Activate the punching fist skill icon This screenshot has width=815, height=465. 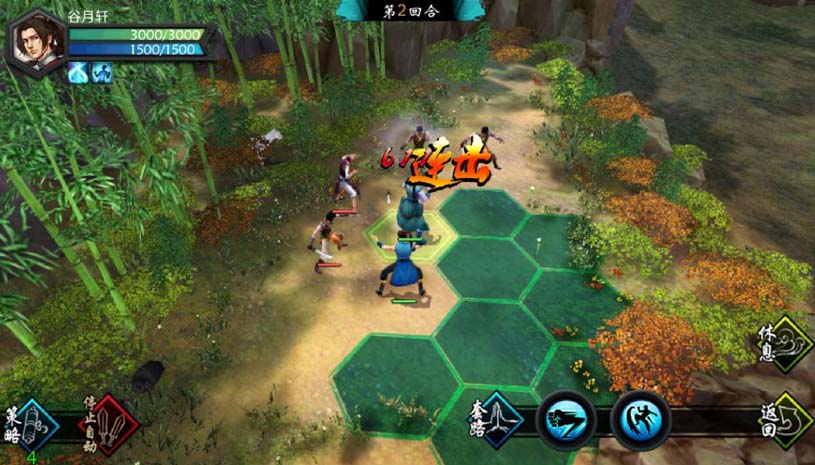566,420
